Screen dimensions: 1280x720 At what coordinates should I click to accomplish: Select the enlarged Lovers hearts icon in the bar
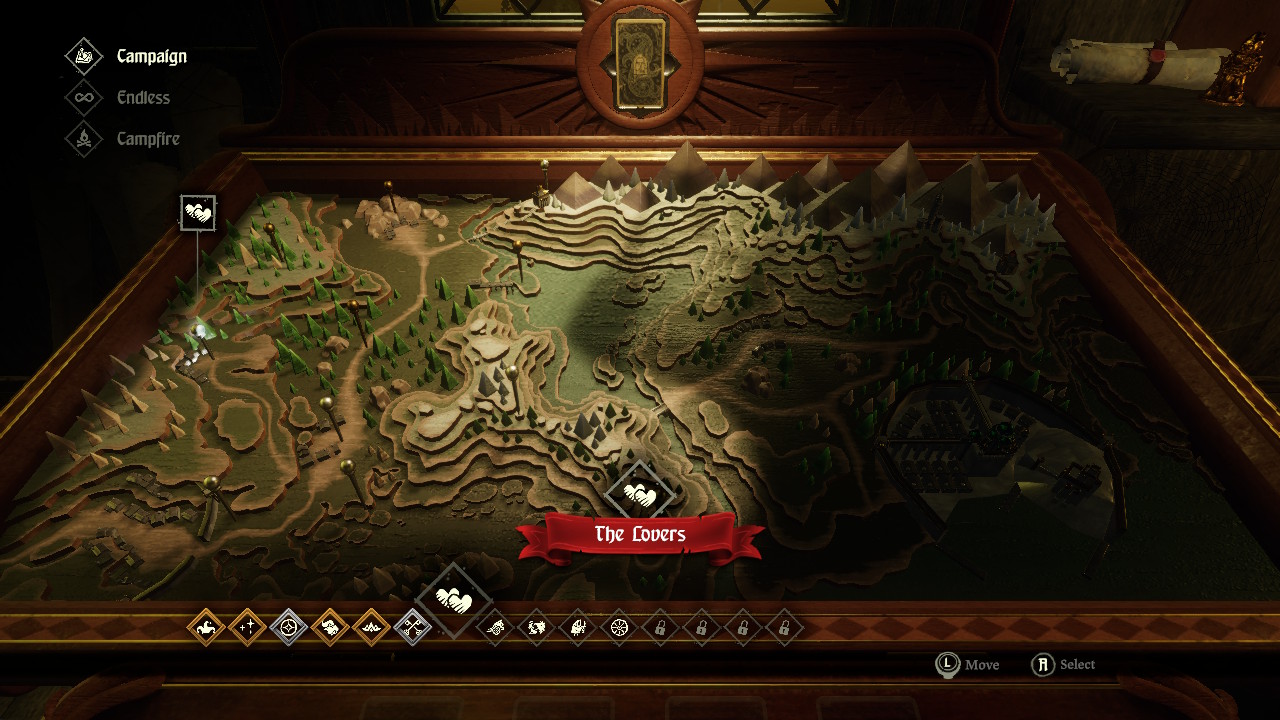454,601
